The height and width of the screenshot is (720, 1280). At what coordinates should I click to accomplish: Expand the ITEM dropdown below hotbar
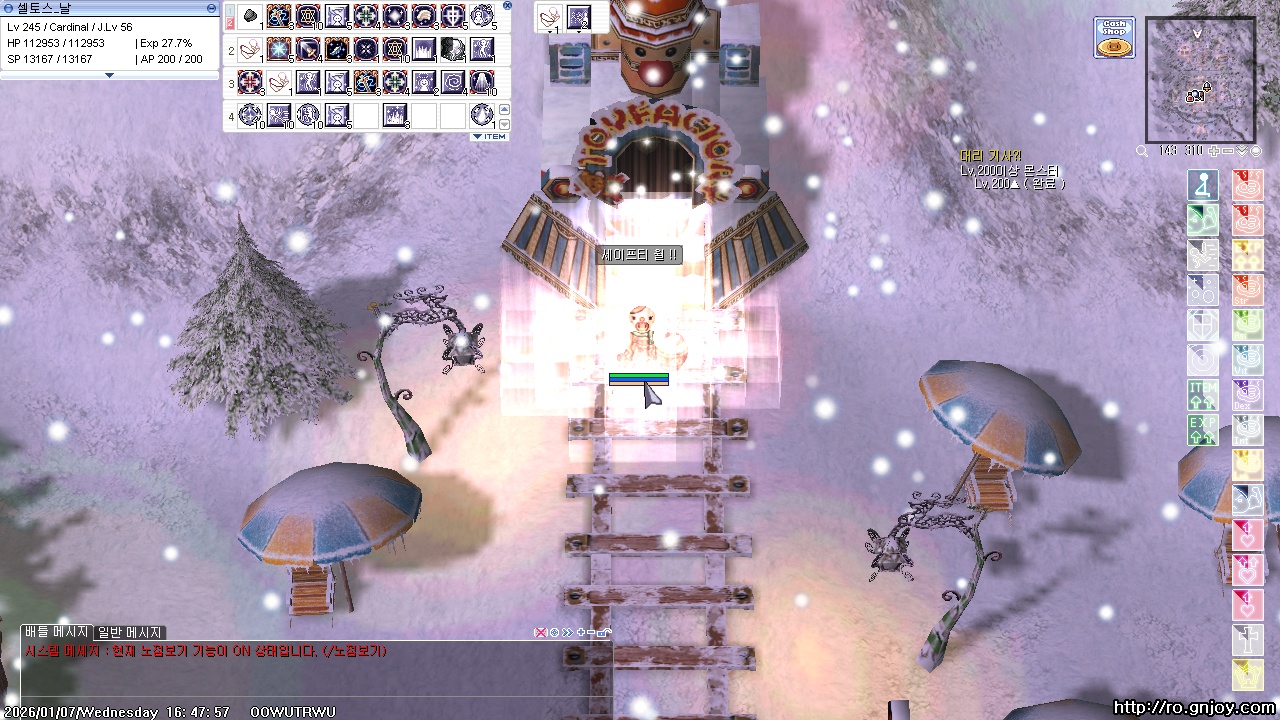click(490, 136)
